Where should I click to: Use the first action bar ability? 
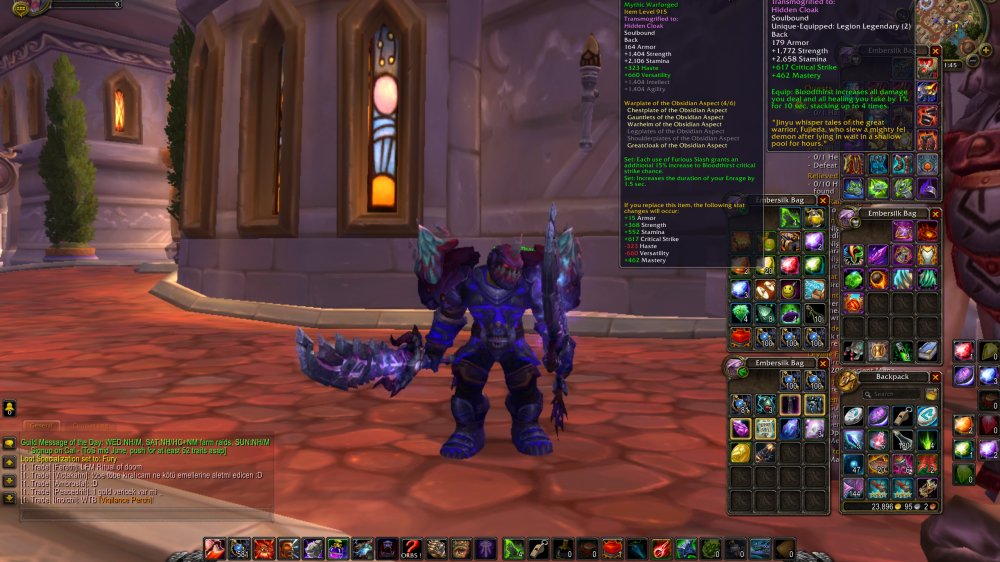point(215,548)
